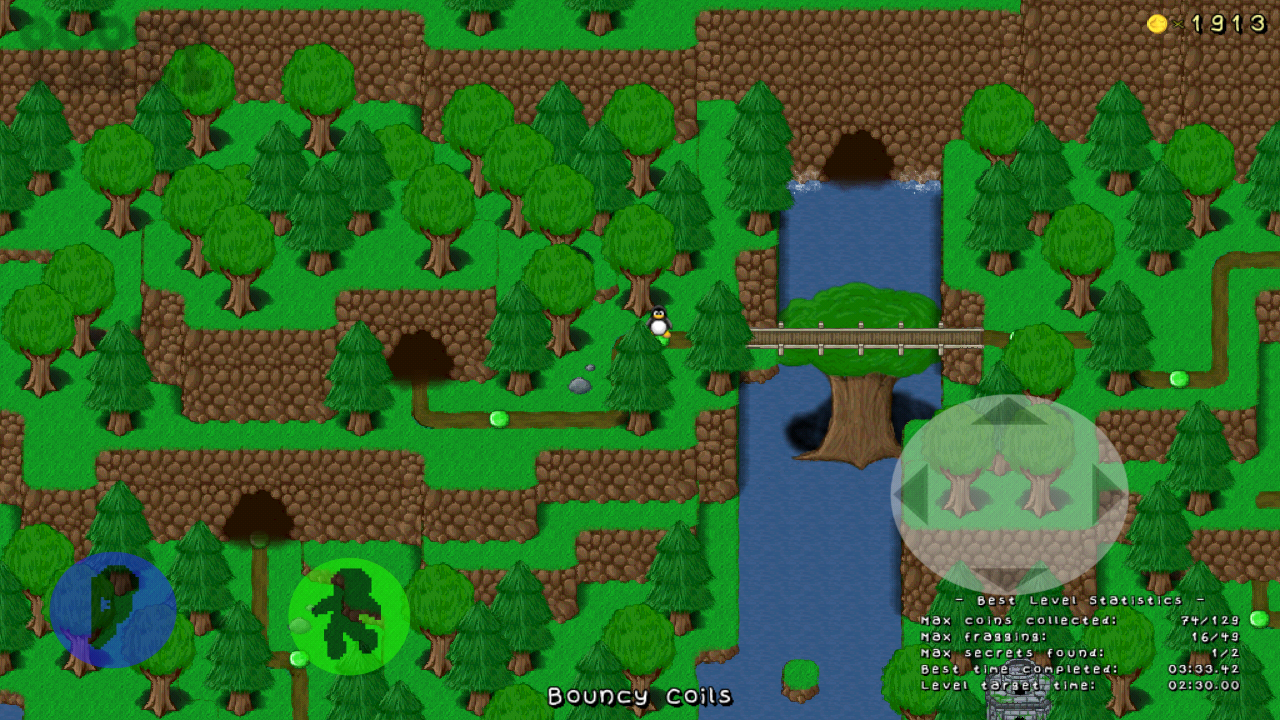The height and width of the screenshot is (720, 1280).
Task: Tap the blue circular touch button
Action: point(113,610)
